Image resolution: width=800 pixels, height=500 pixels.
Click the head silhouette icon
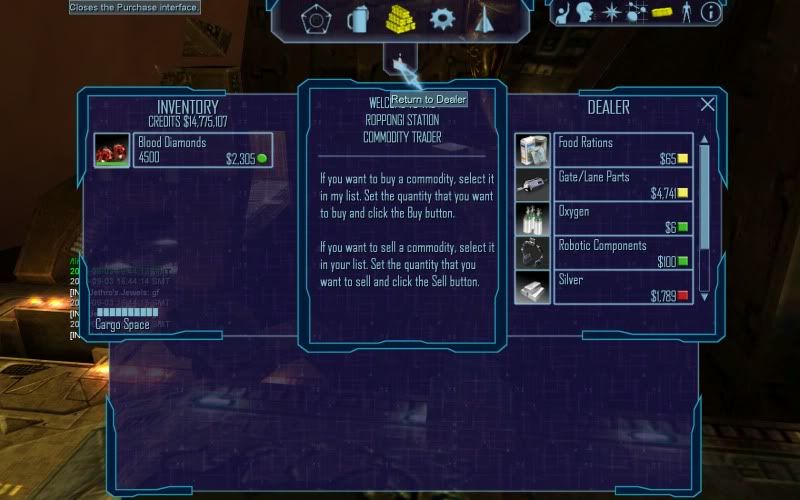(x=584, y=13)
